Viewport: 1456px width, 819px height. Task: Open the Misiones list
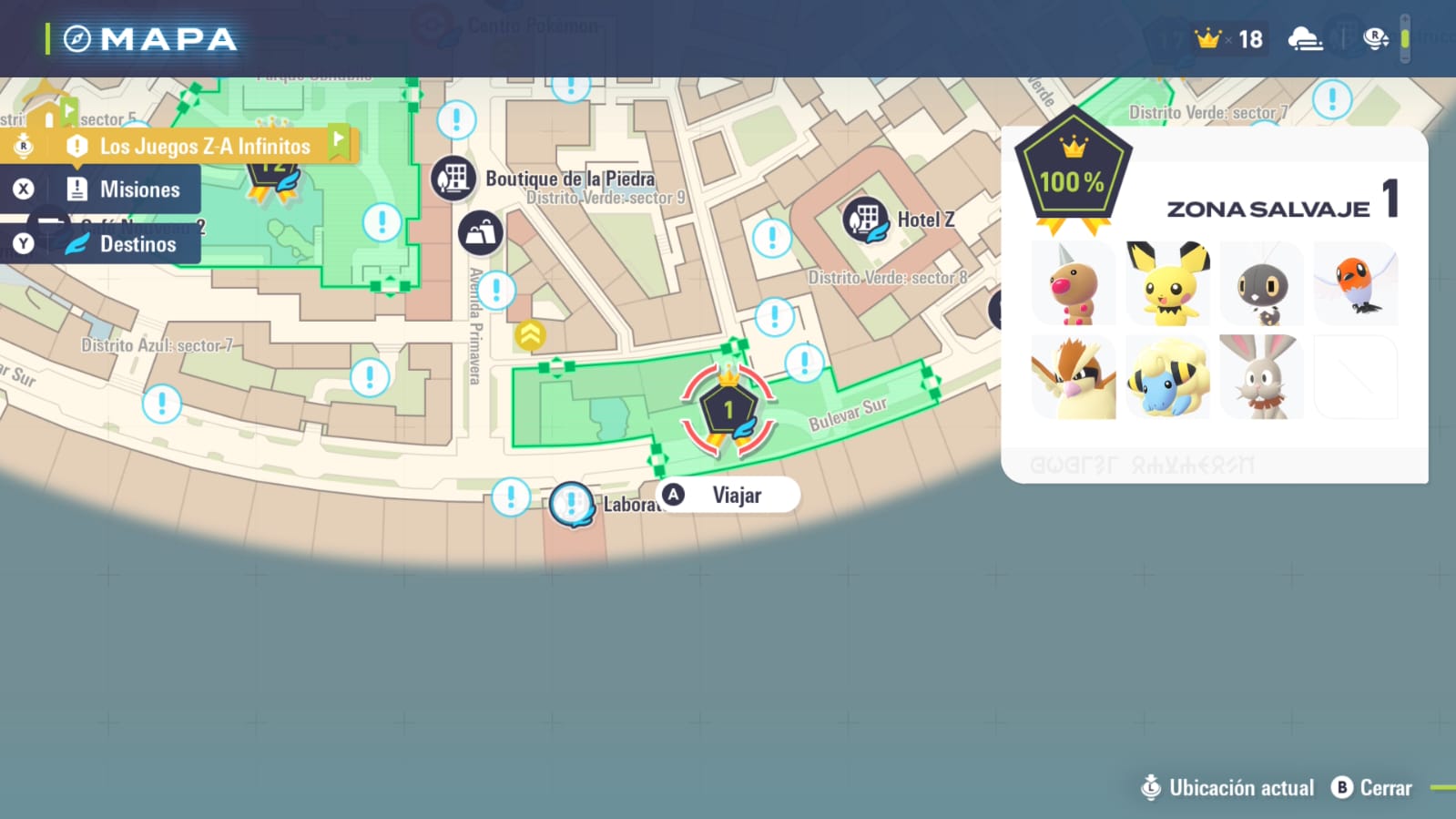click(121, 189)
